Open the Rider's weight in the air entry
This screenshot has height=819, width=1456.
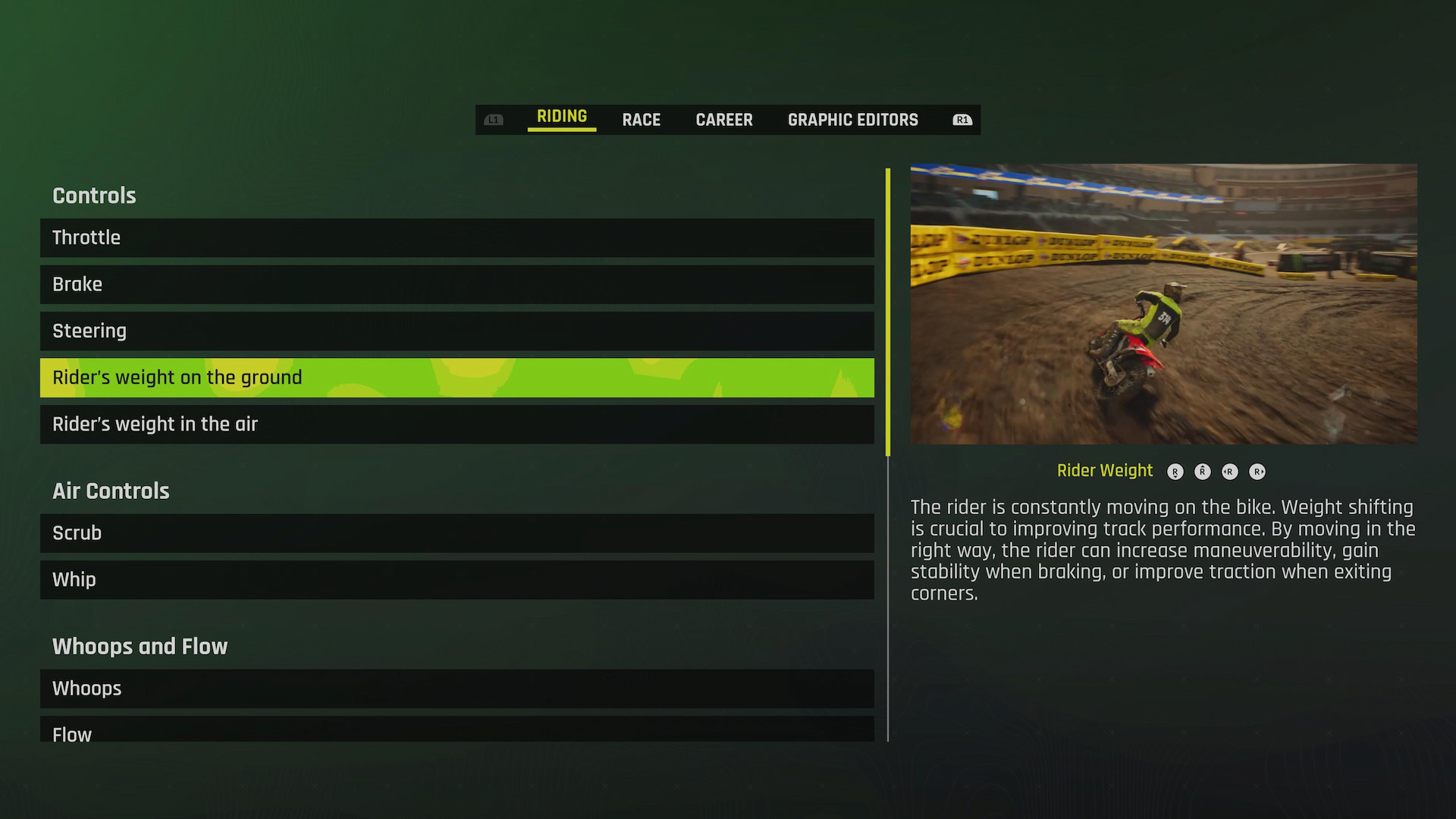455,424
